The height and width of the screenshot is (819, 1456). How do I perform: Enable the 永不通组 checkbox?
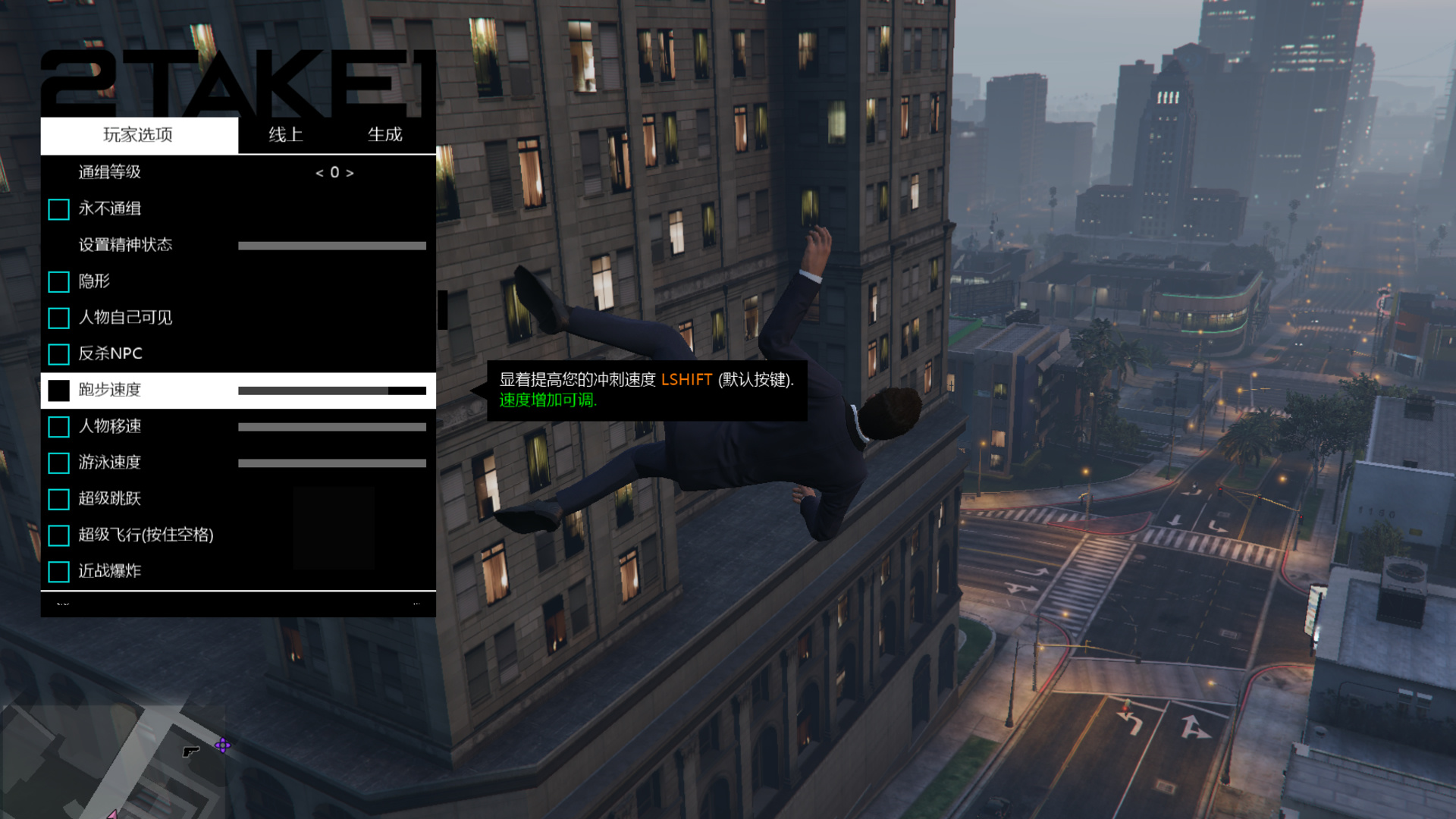(x=58, y=209)
